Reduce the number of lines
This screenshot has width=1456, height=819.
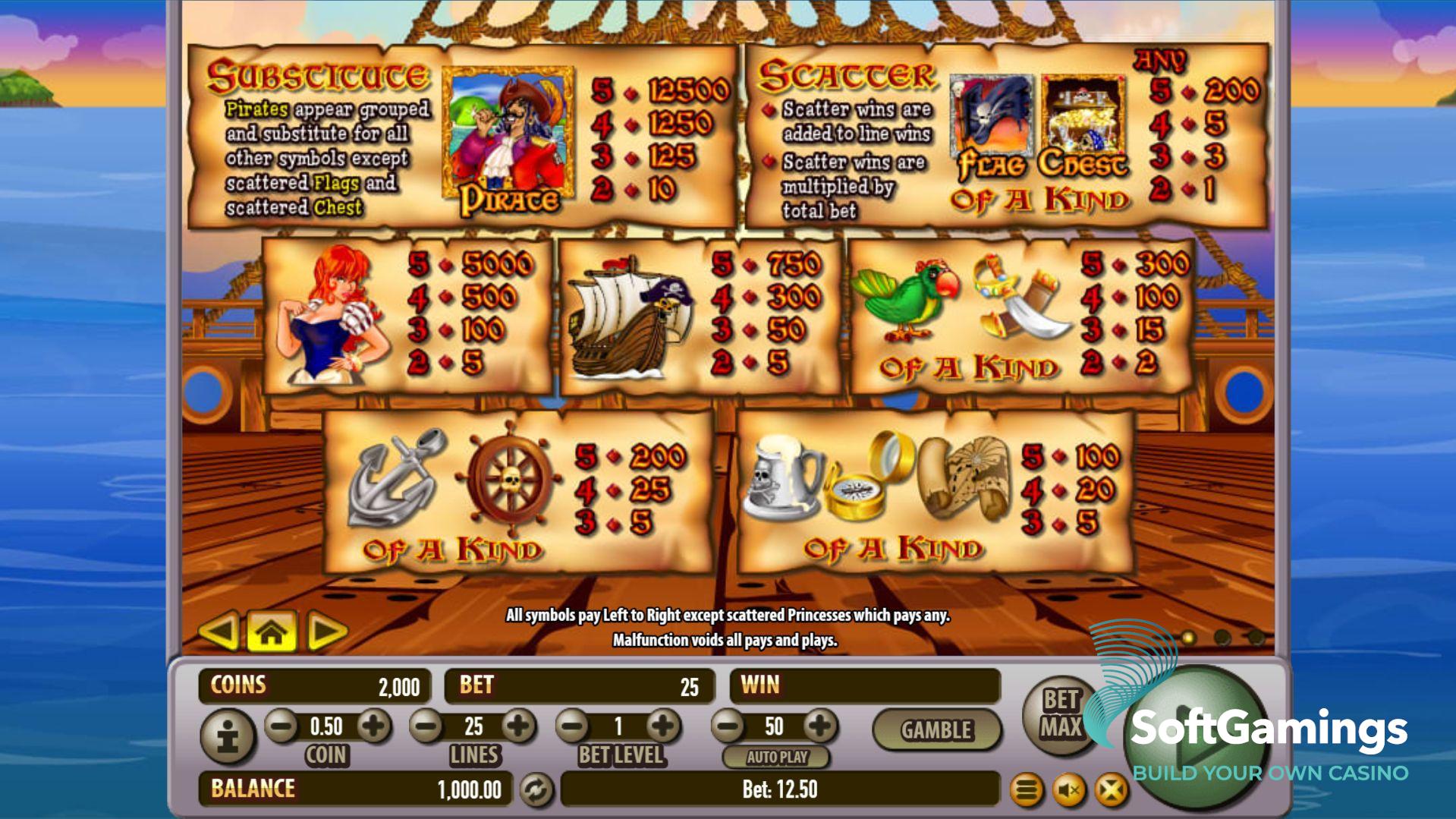(426, 727)
